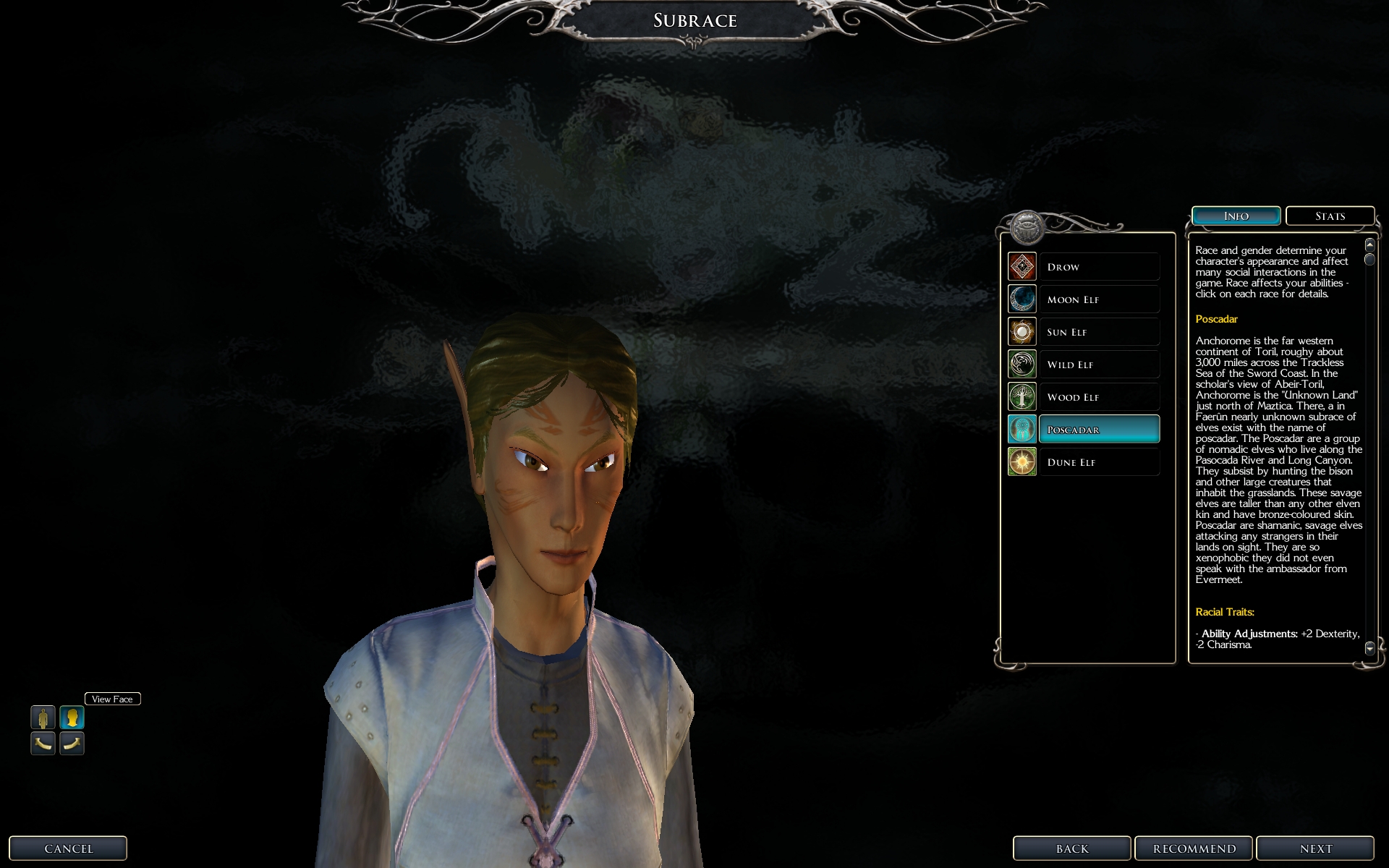Go back to the previous step
This screenshot has width=1389, height=868.
(x=1071, y=848)
